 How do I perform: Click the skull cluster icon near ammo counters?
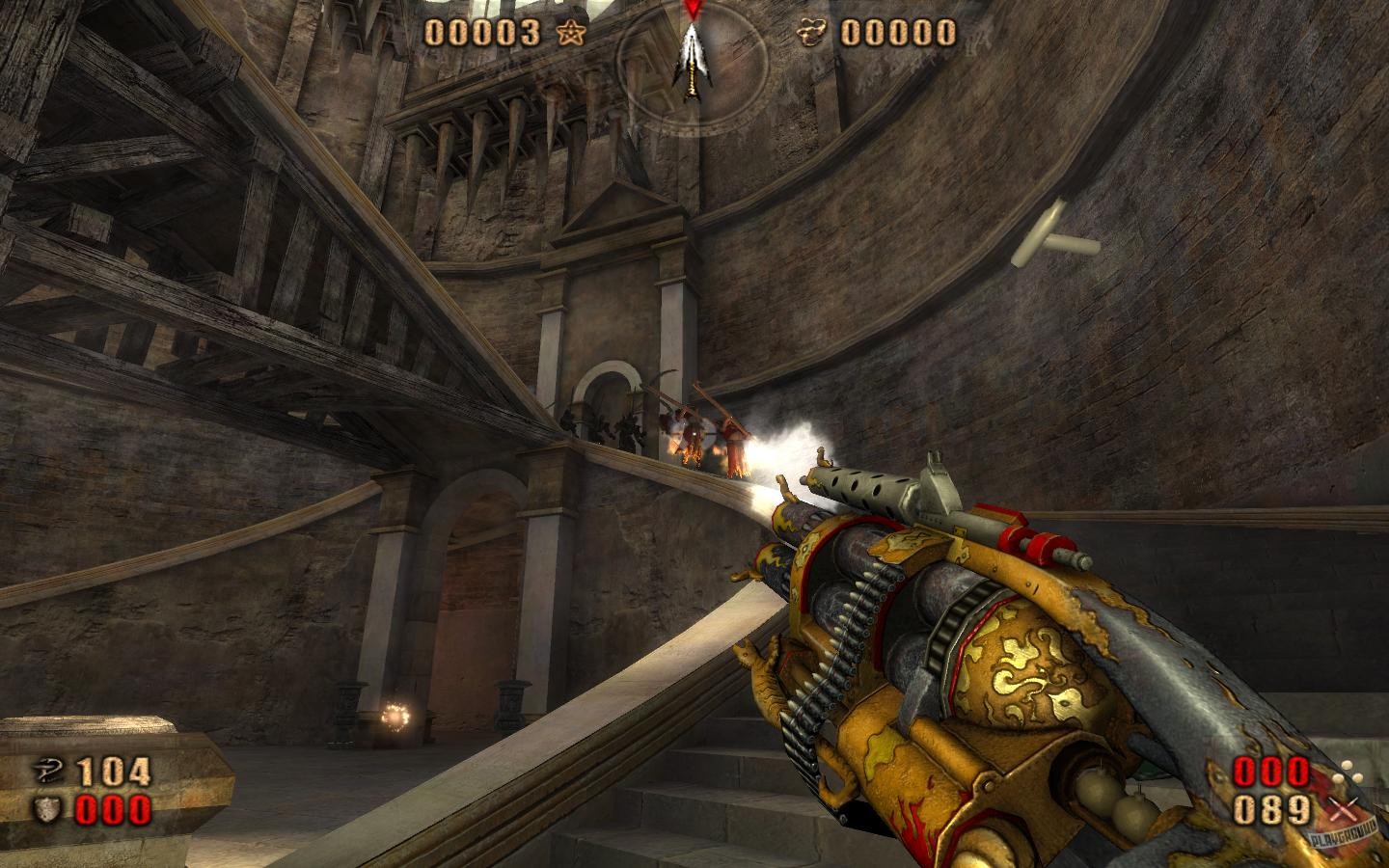pos(1348,772)
